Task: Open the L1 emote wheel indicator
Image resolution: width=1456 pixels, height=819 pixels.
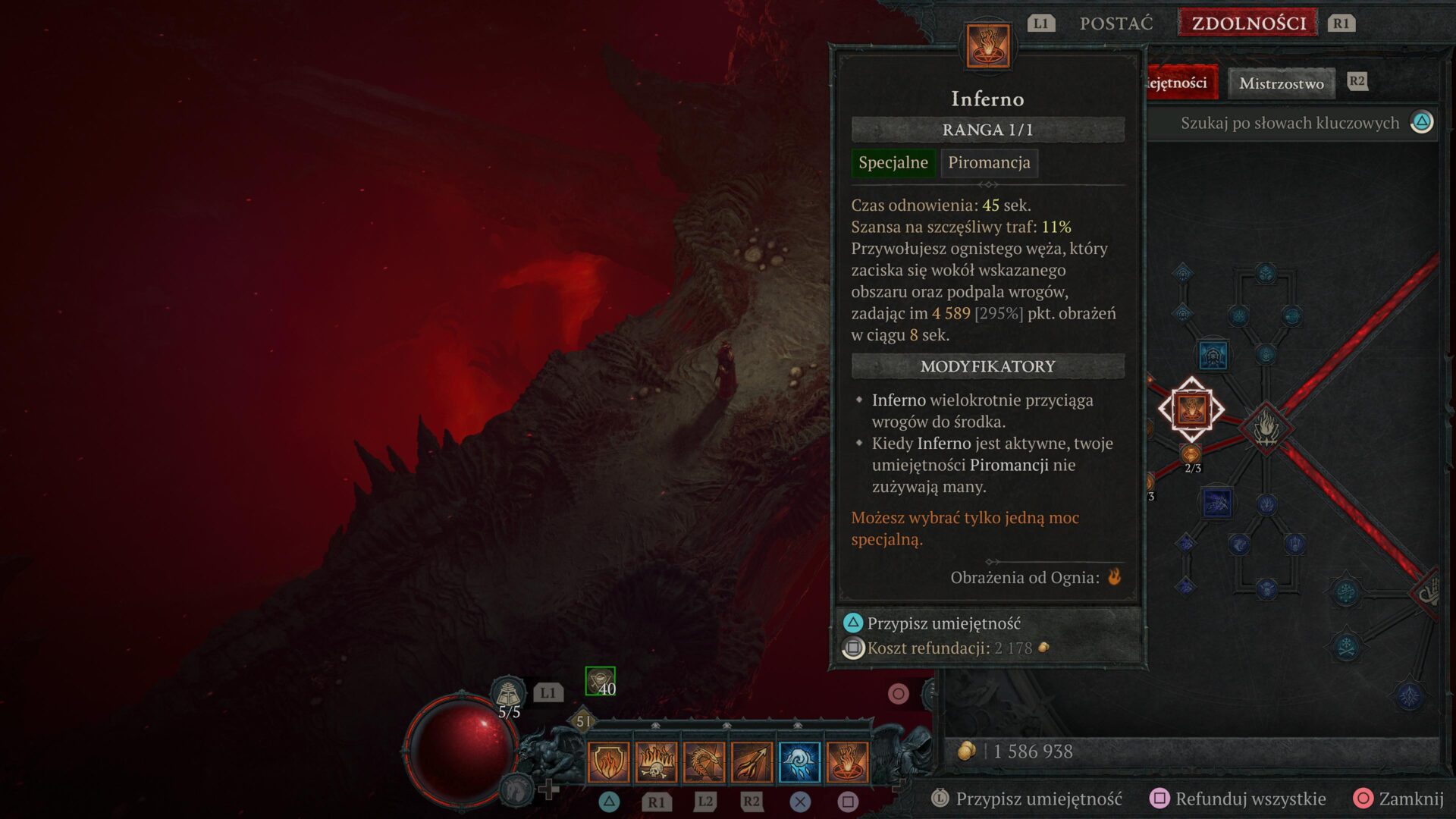Action: click(548, 692)
